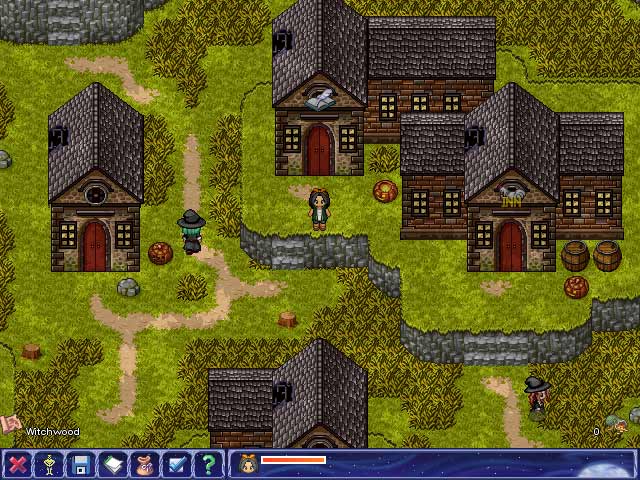Open the inventory pouch bag
Screen dimensions: 640x480
(x=145, y=464)
